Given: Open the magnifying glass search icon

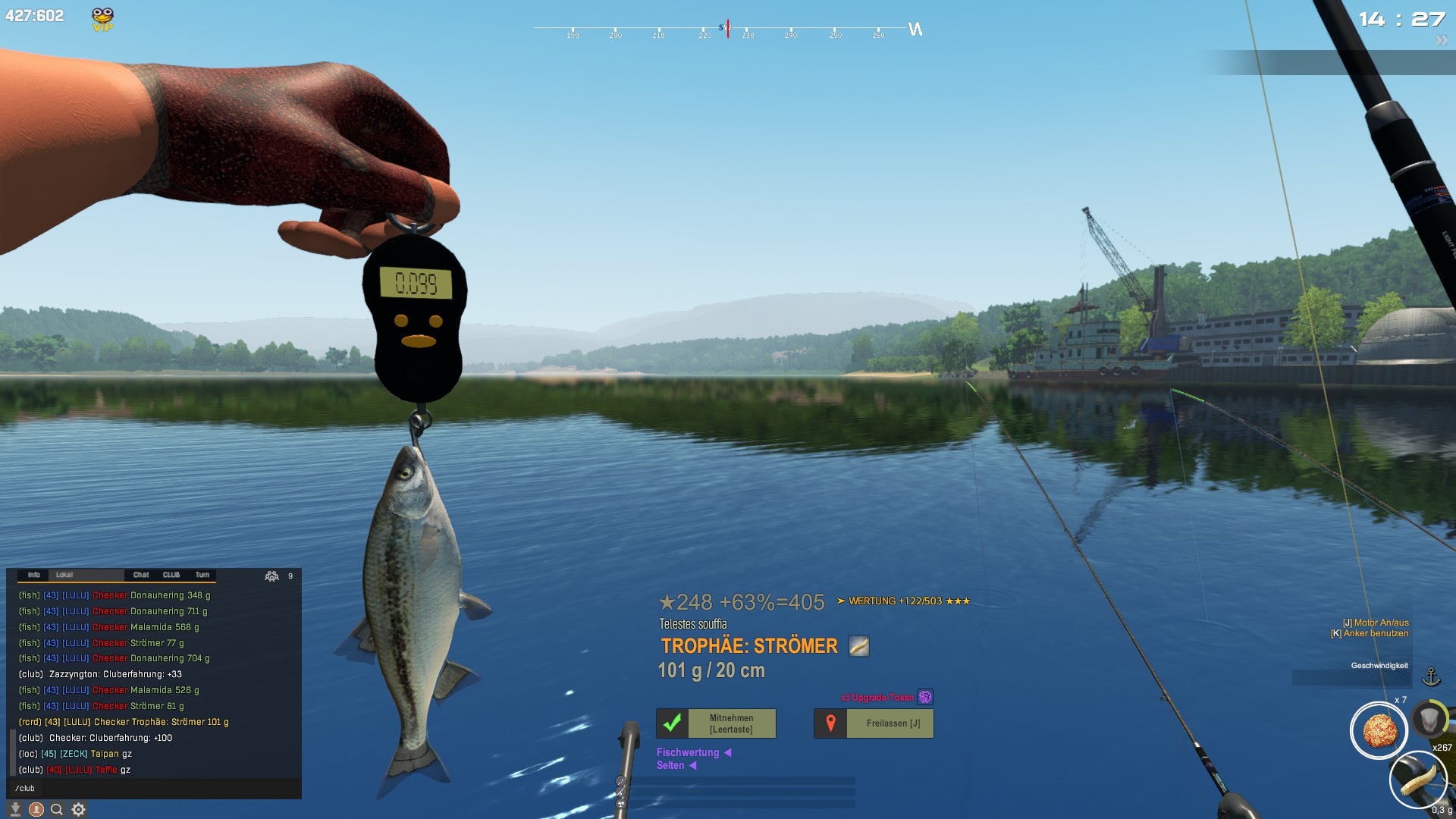Looking at the screenshot, I should tap(57, 809).
